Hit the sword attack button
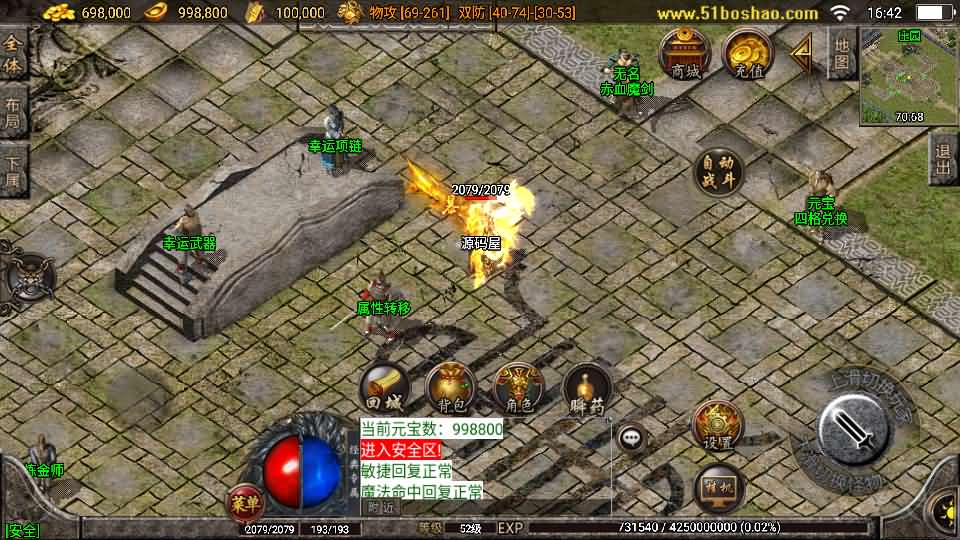960x540 pixels. coord(853,431)
